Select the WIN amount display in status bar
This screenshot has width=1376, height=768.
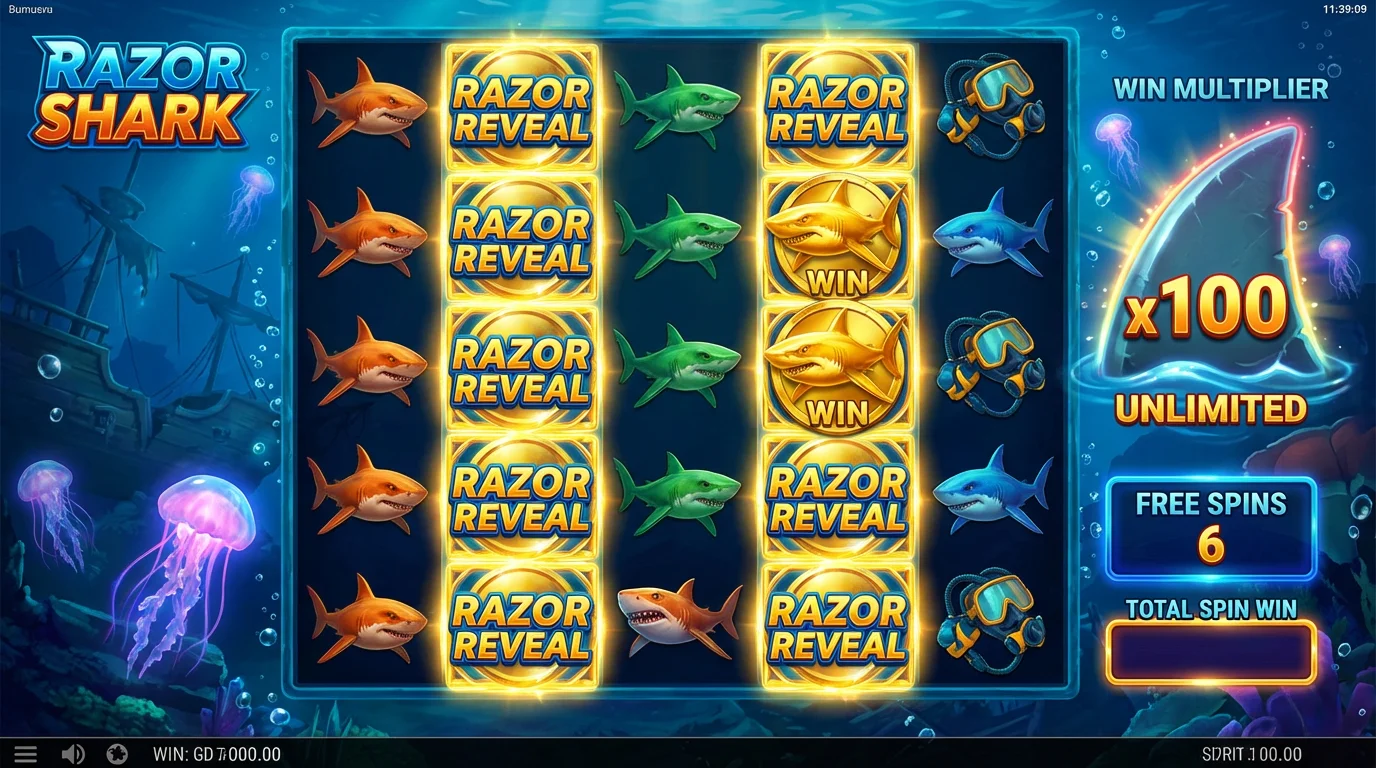216,754
